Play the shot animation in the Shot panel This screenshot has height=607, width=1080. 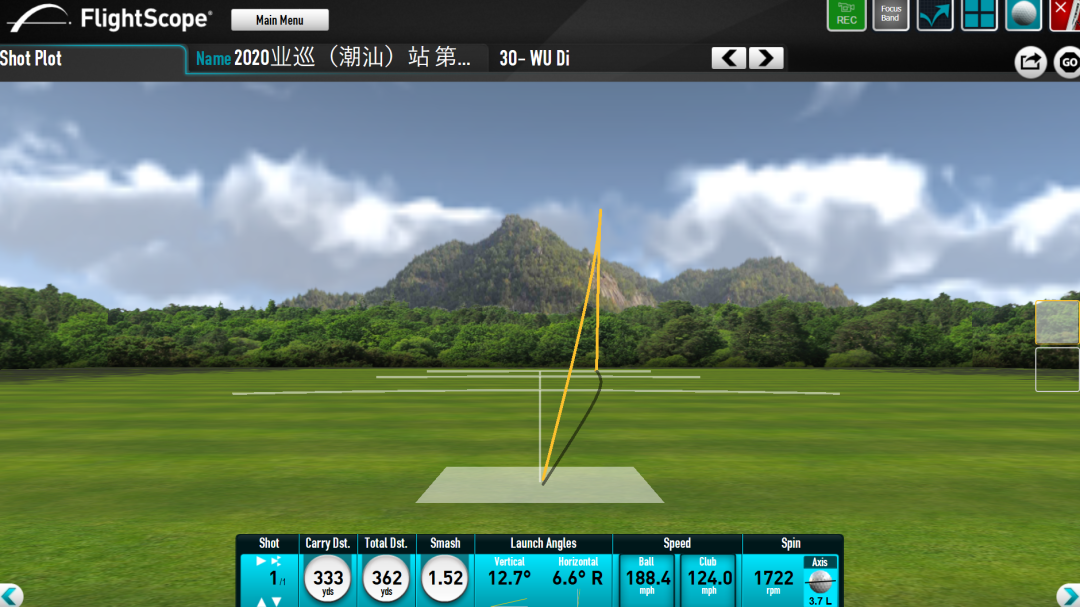point(262,561)
